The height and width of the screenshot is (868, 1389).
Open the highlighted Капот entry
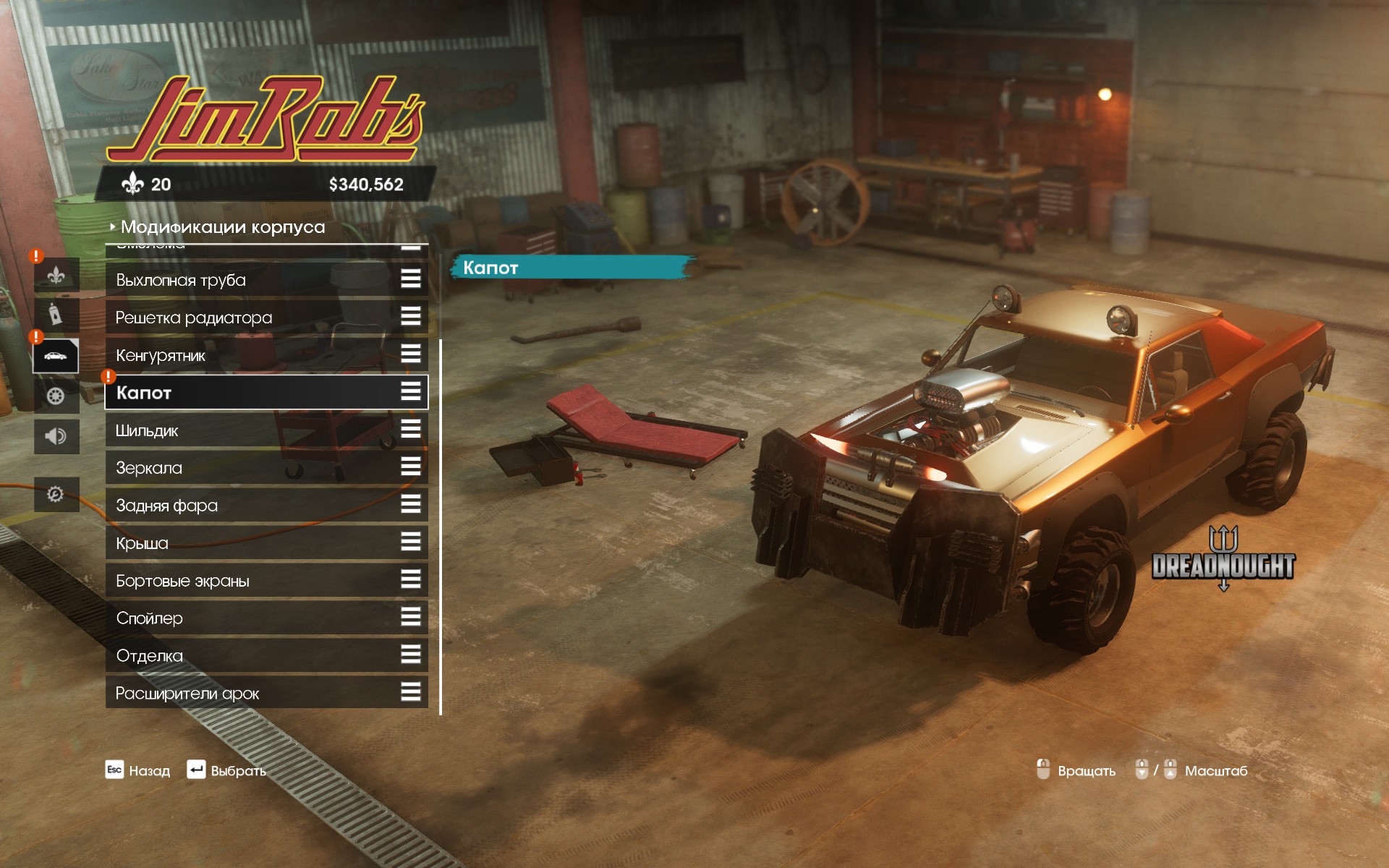(x=266, y=393)
